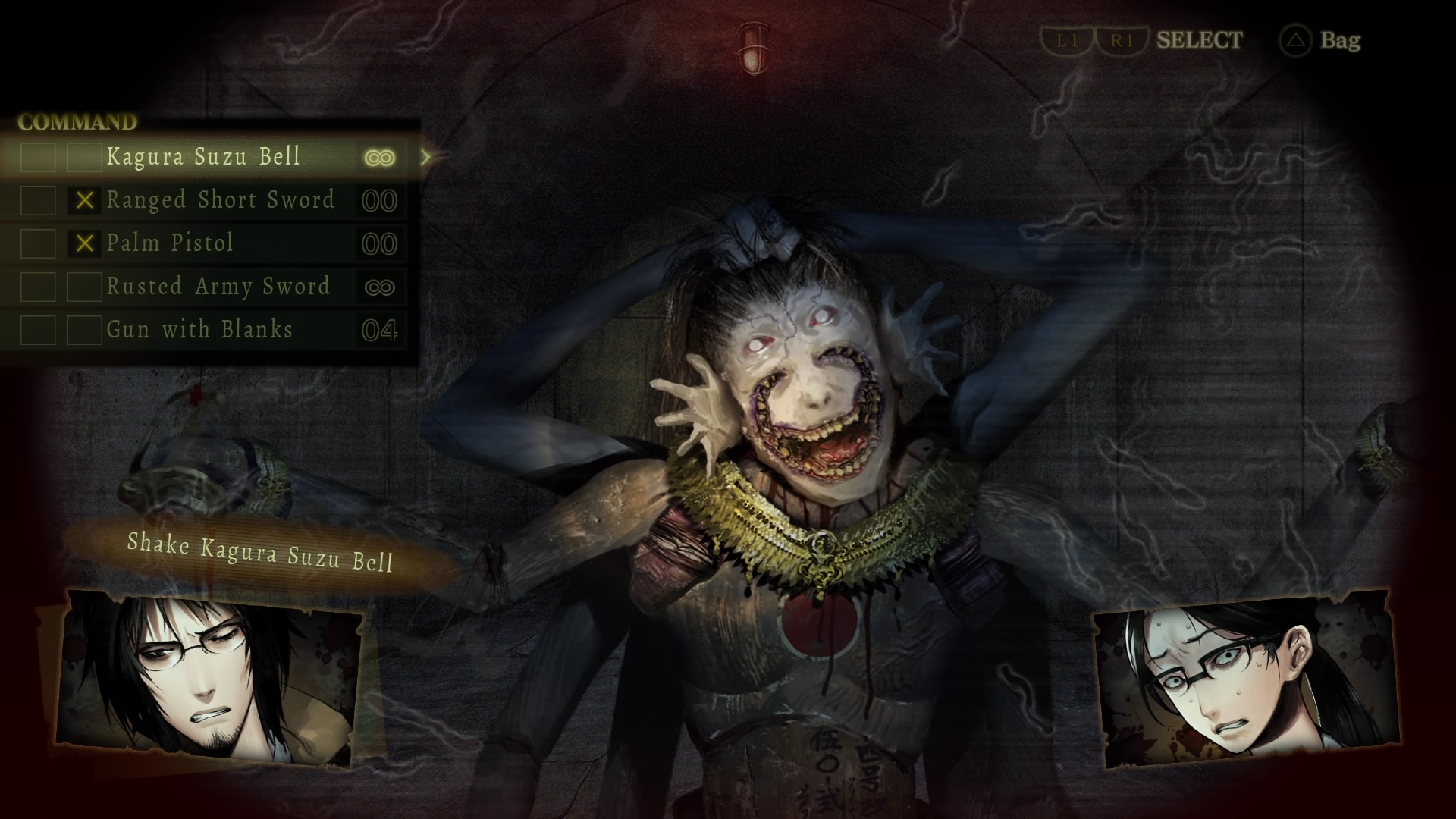Choose the Gun with Blanks command

pyautogui.click(x=199, y=330)
